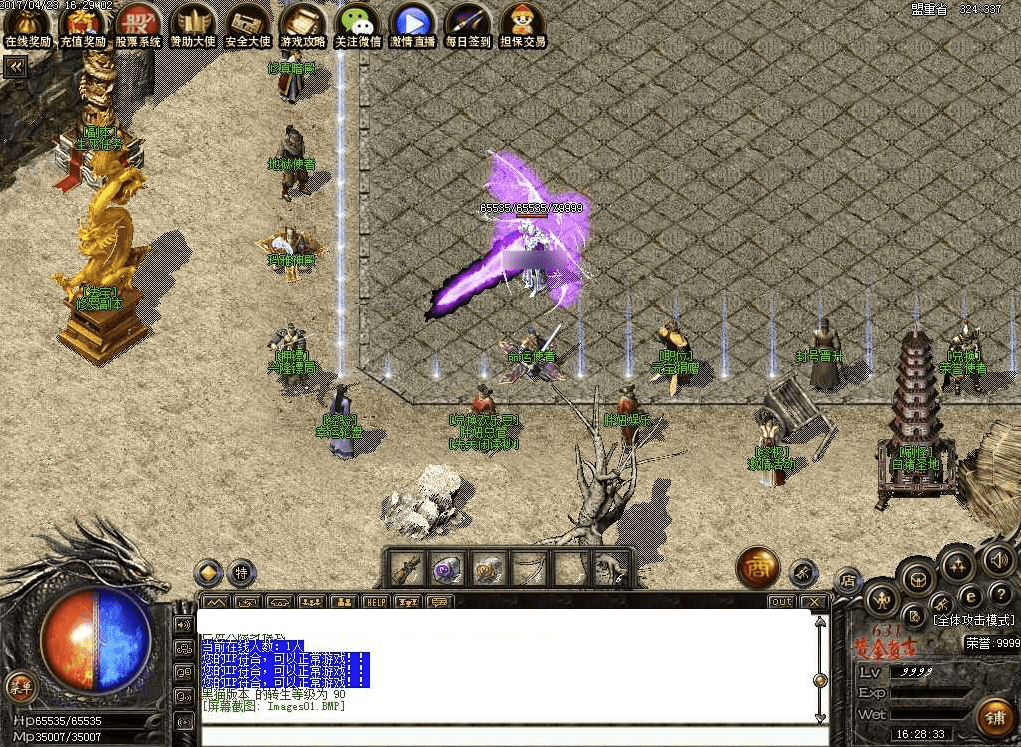Close the chat panel with X
Viewport: 1021px width, 747px height.
(814, 602)
